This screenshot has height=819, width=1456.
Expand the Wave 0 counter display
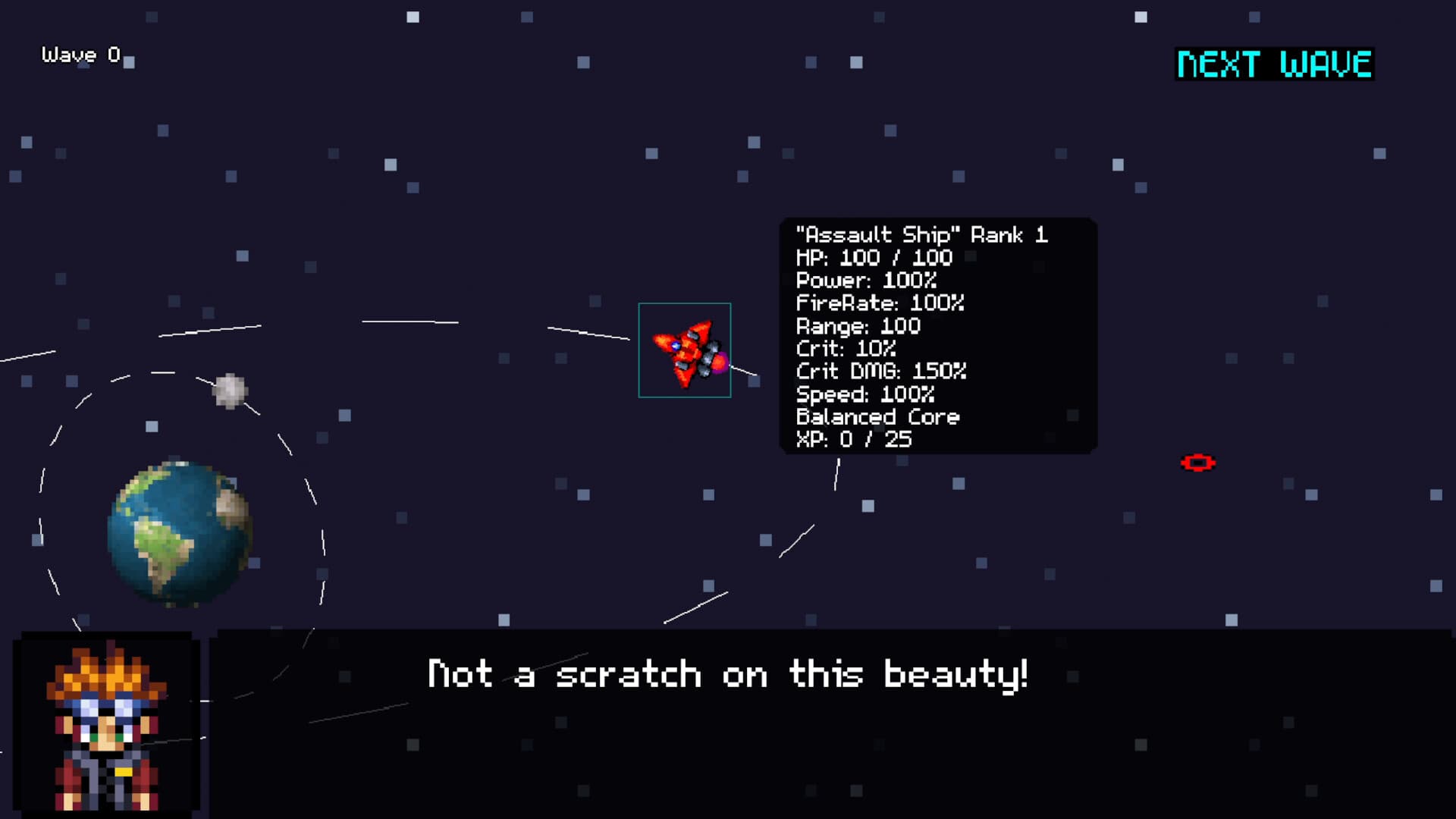pos(79,54)
